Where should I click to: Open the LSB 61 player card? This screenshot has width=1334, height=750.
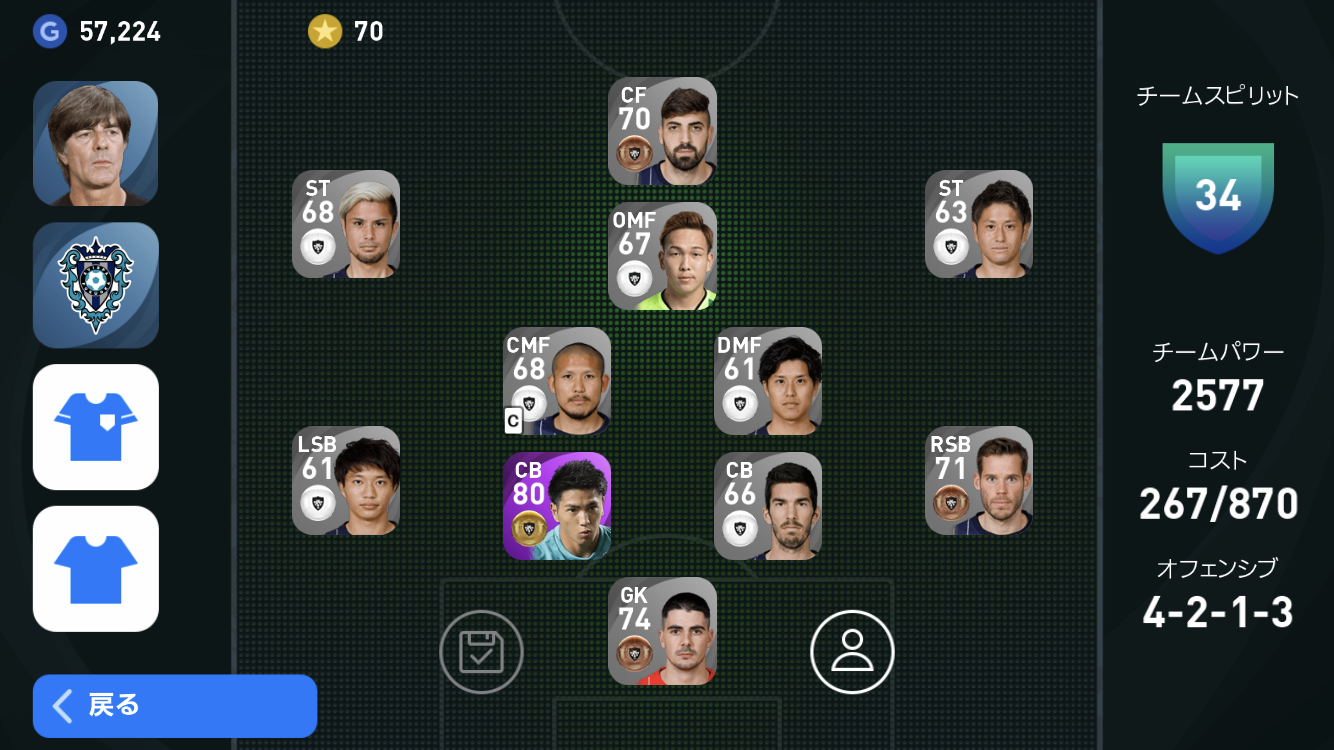346,481
